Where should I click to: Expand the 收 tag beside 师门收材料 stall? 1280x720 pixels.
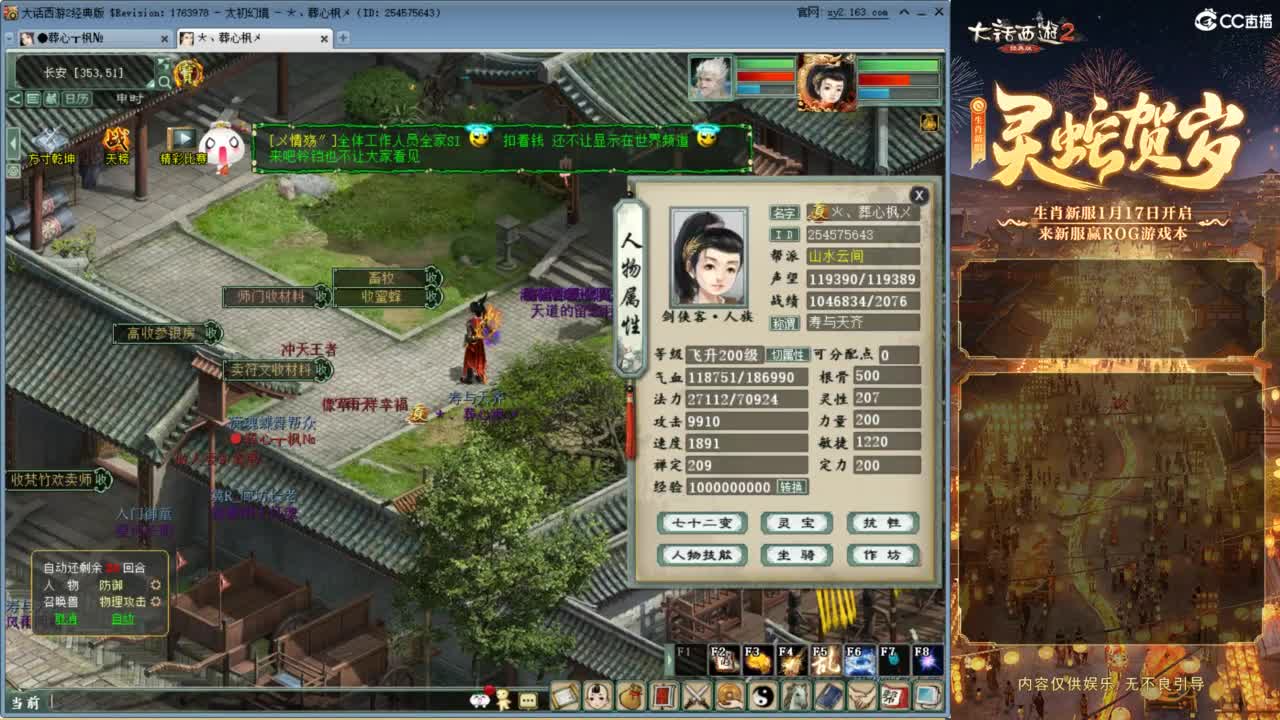tap(324, 297)
